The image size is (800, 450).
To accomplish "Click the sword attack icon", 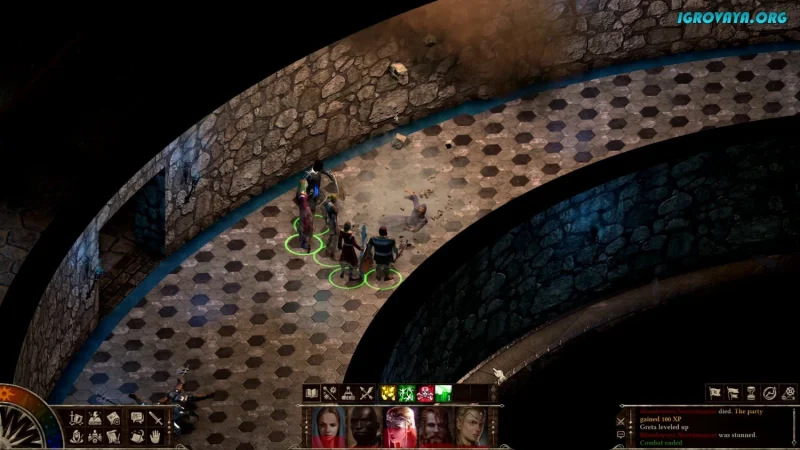I will point(157,417).
